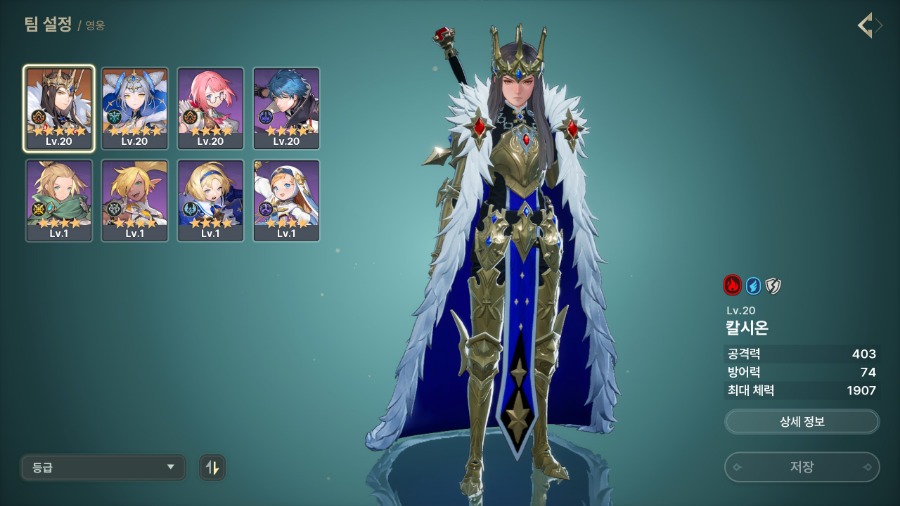This screenshot has width=900, height=506.
Task: Open the 등급 sort dropdown
Action: pos(103,467)
